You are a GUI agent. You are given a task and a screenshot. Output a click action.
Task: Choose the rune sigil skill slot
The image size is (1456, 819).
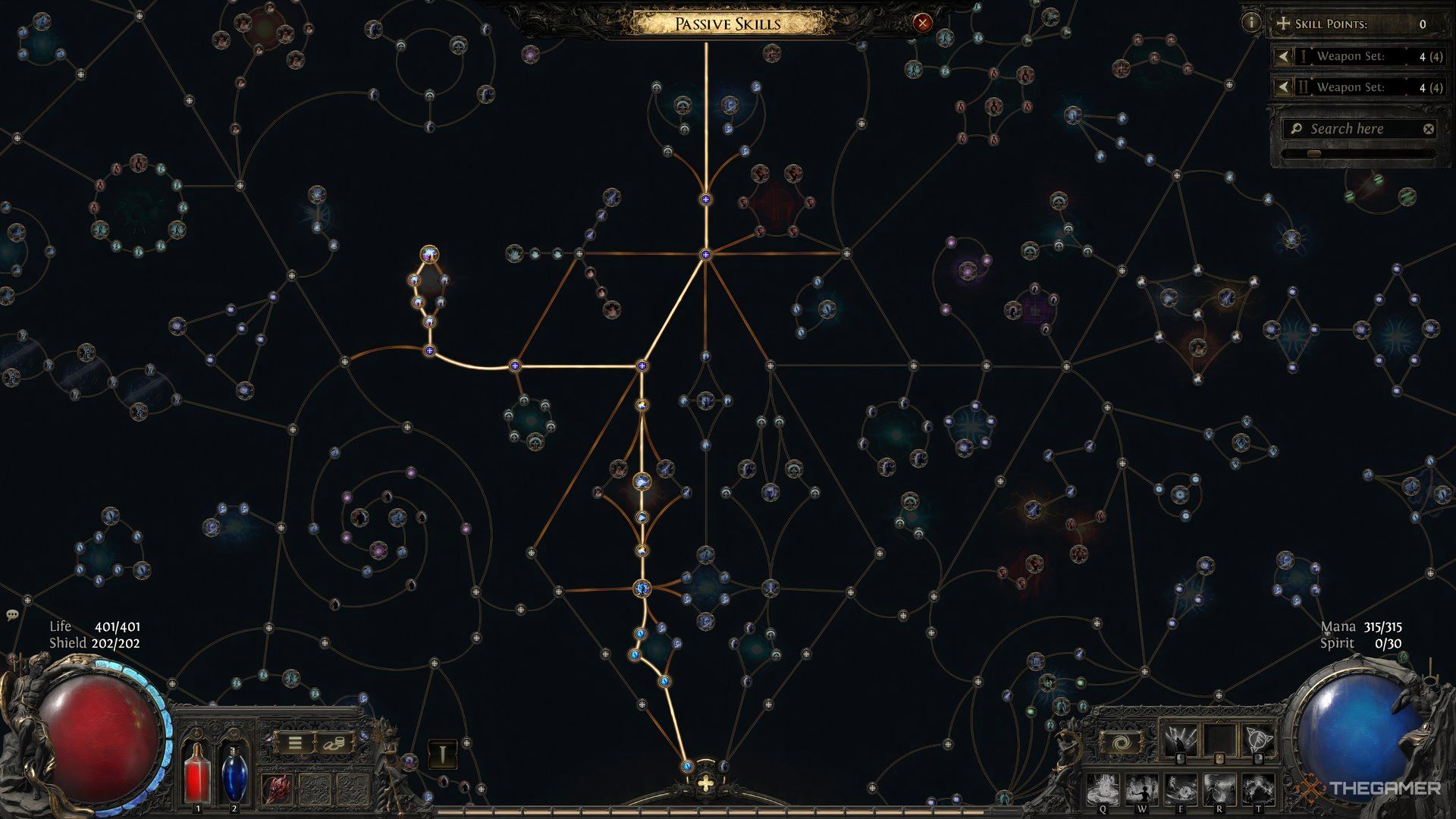click(x=1257, y=739)
